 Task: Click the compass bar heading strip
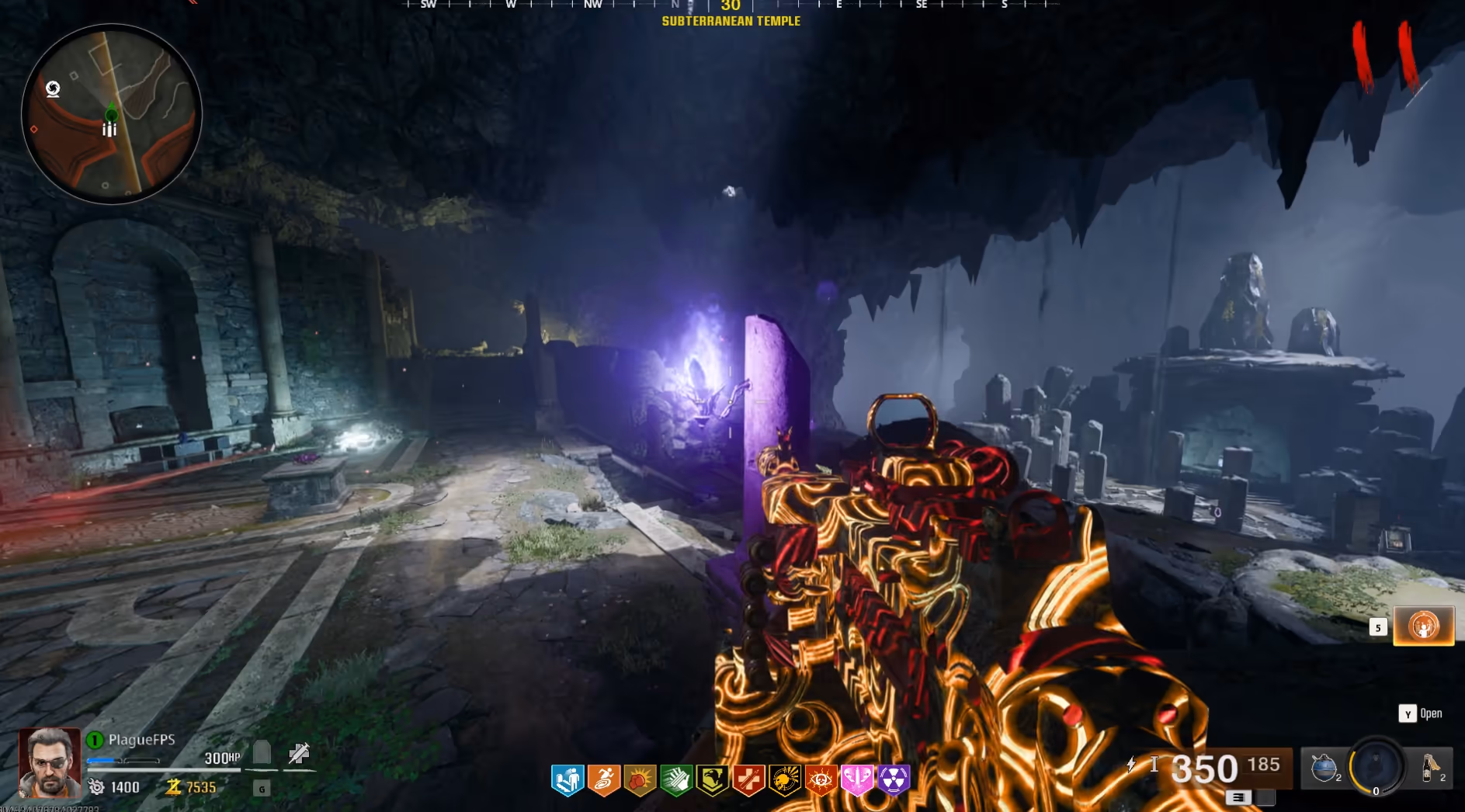[x=730, y=5]
